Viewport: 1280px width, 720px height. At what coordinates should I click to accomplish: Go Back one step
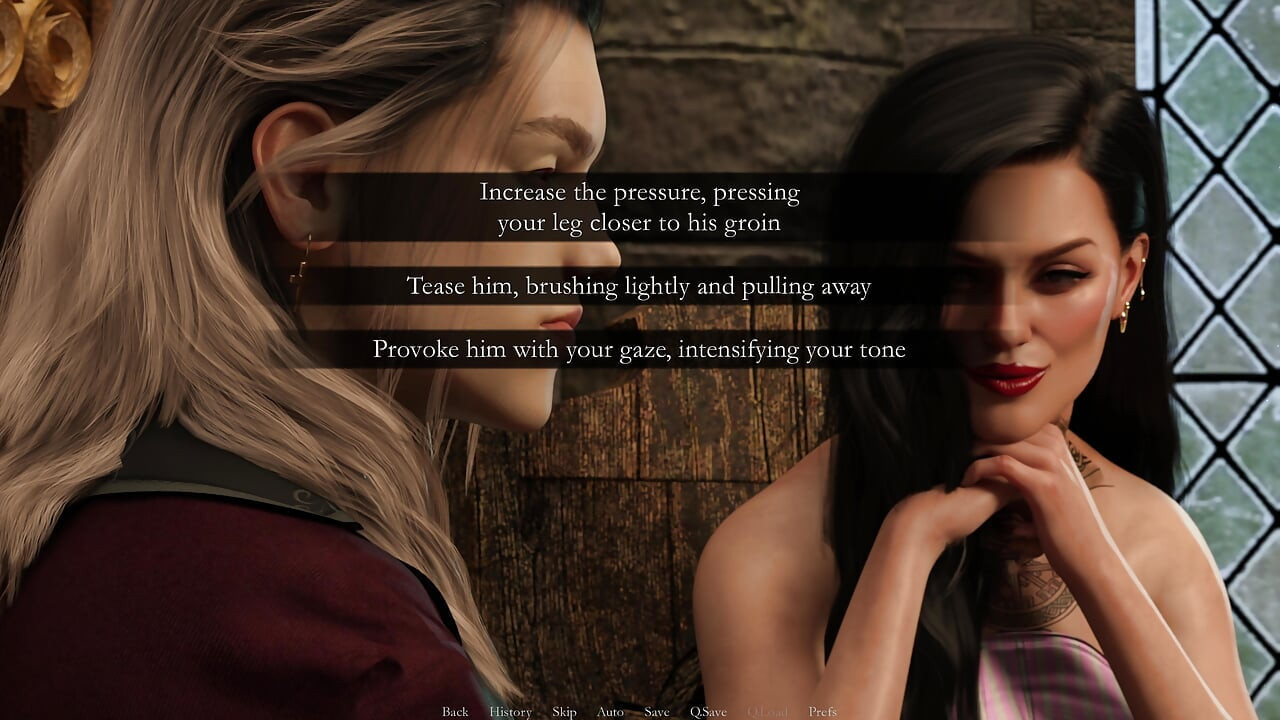455,712
